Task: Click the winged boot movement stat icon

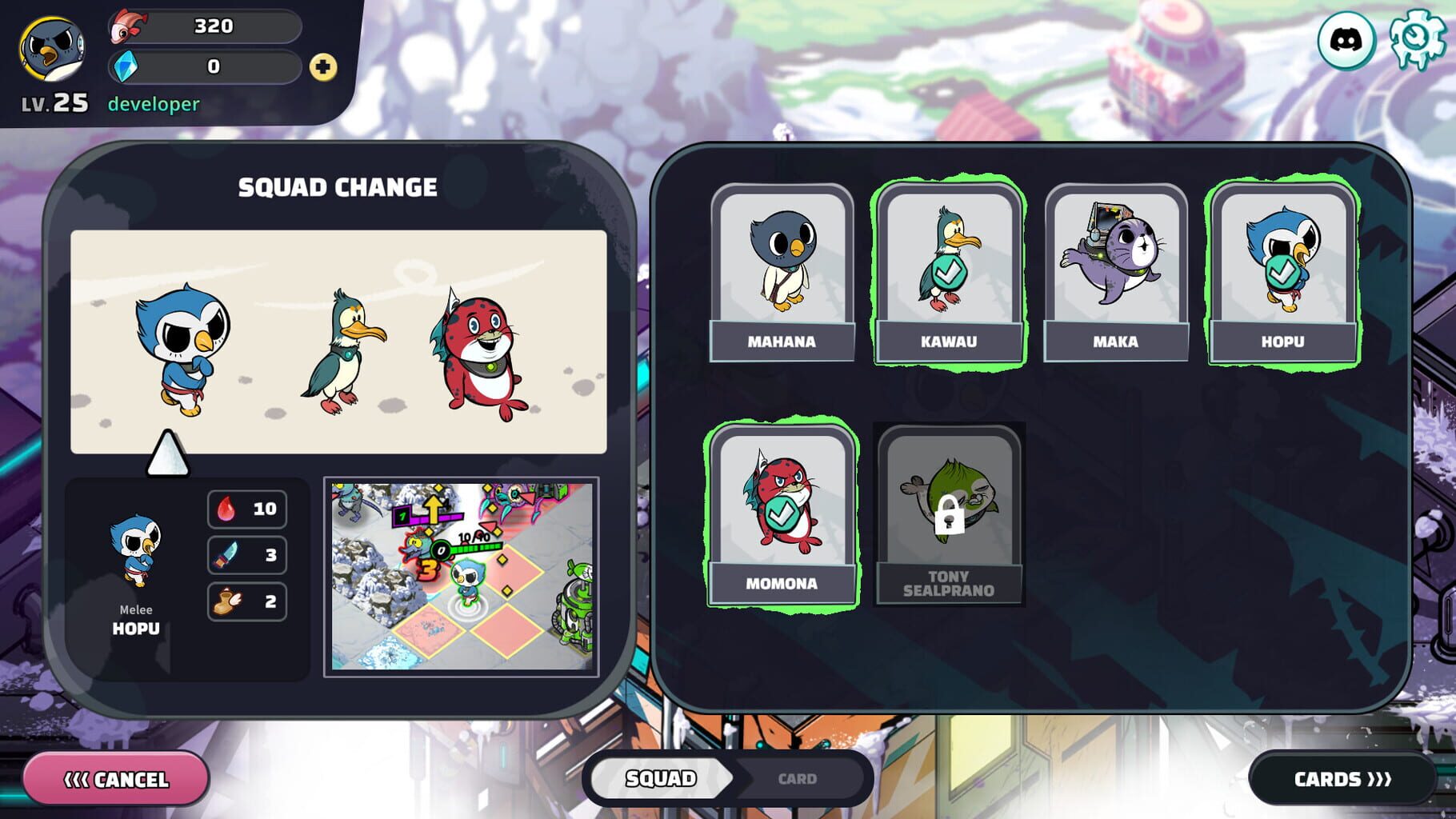Action: point(226,601)
